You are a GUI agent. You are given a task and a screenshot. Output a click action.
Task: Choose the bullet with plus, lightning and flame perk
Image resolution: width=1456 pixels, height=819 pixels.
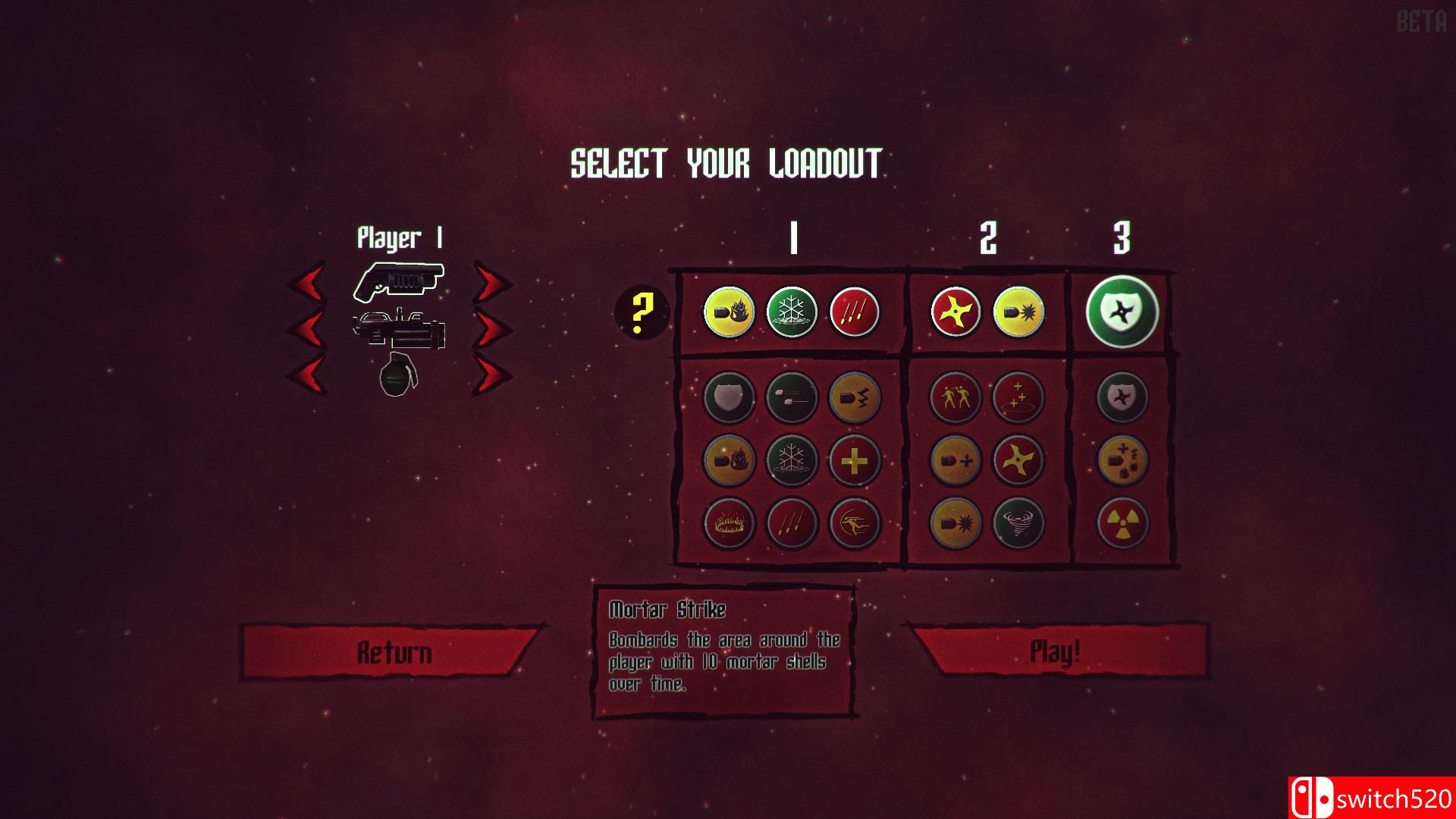tap(1122, 460)
